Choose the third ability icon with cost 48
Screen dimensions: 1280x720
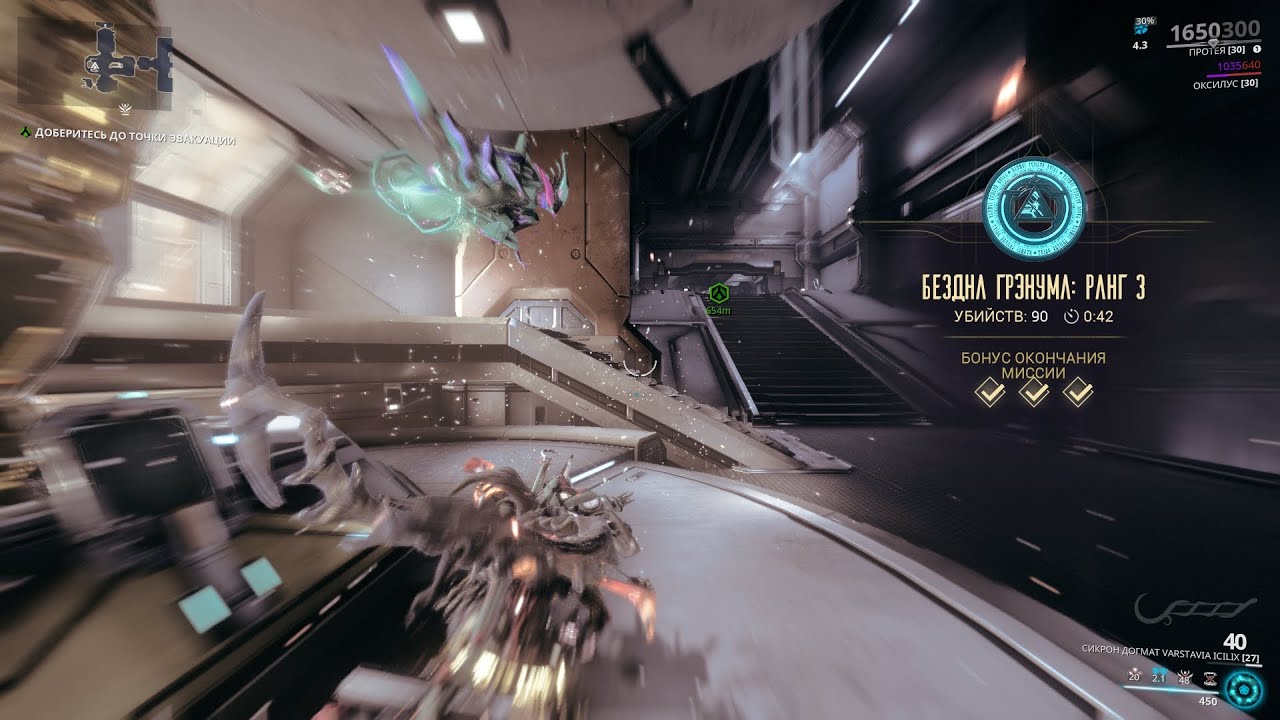[1184, 677]
